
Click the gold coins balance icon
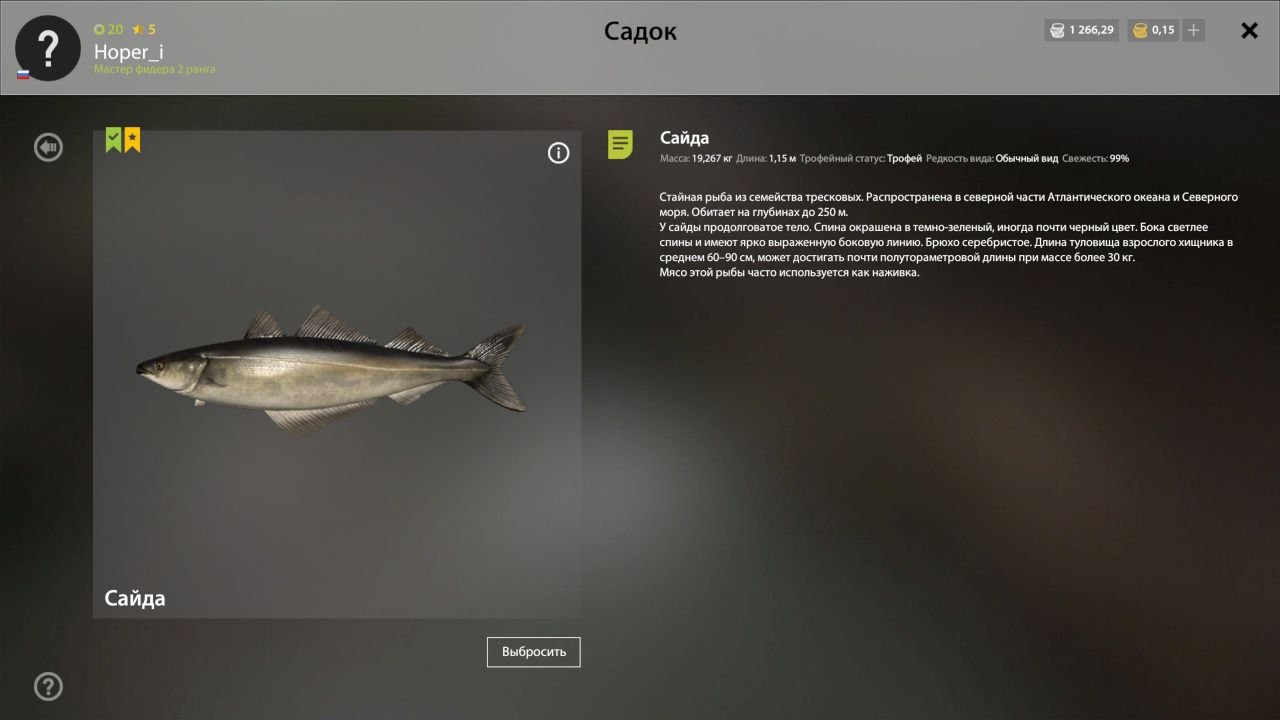1139,30
